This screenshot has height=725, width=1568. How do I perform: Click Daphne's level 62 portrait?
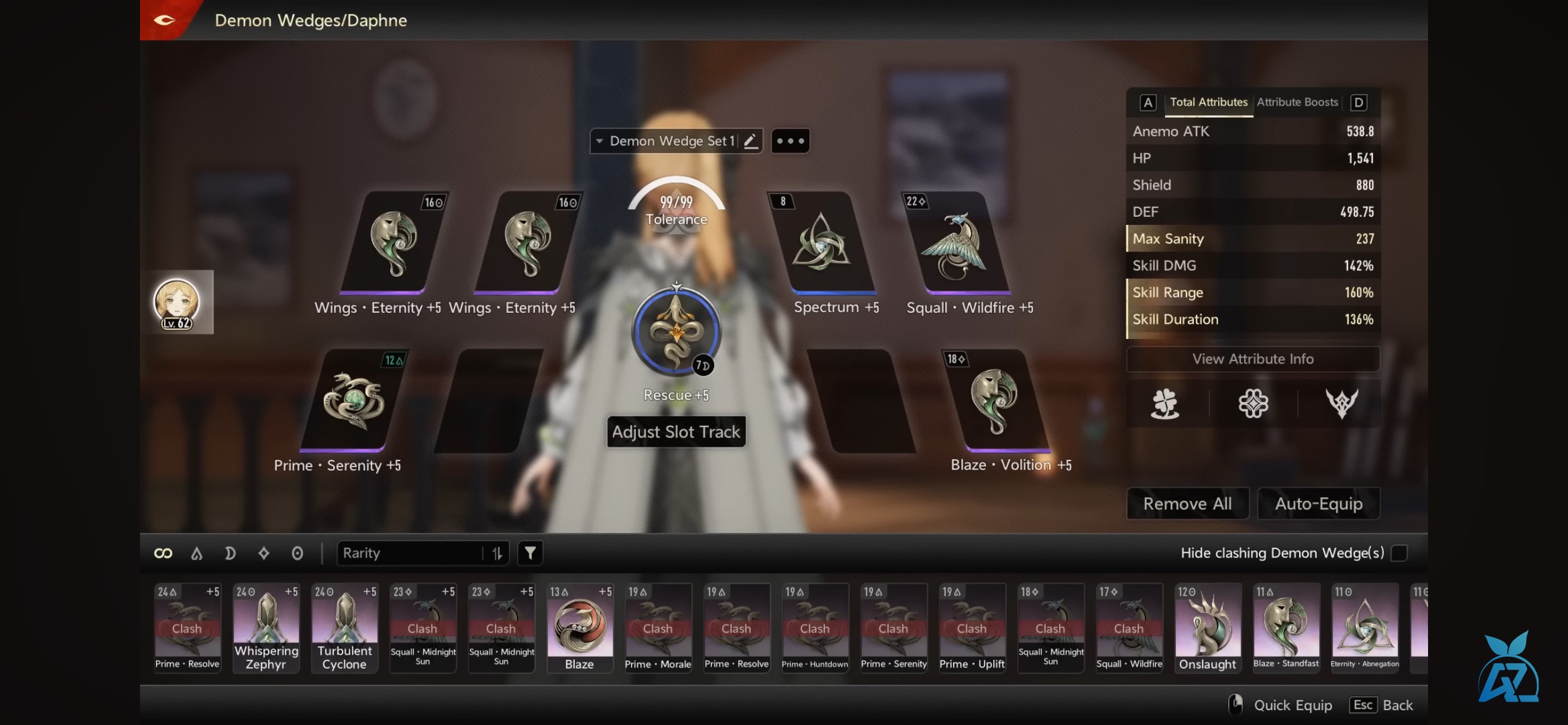click(x=177, y=303)
